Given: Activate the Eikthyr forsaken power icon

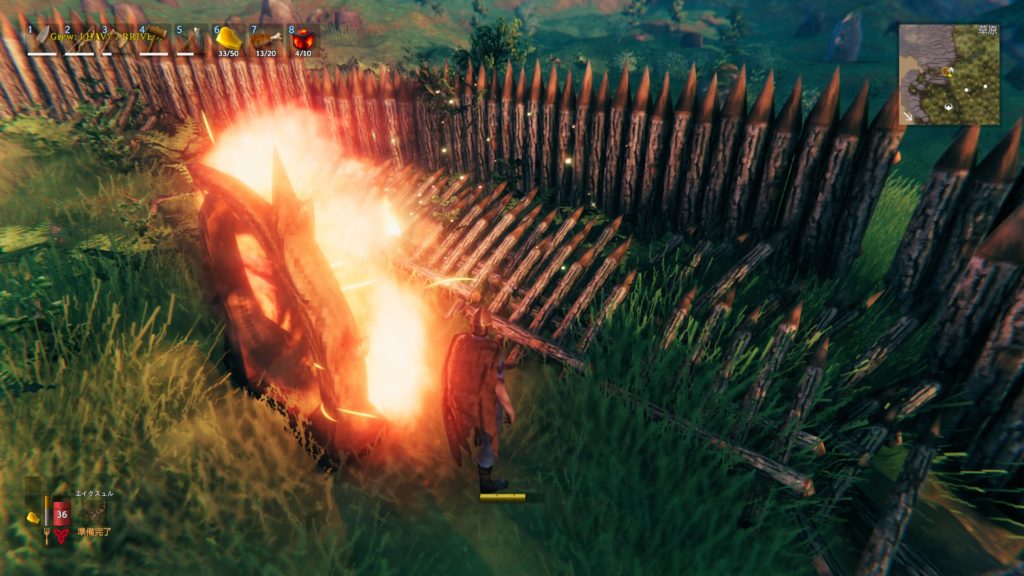Looking at the screenshot, I should click(93, 511).
